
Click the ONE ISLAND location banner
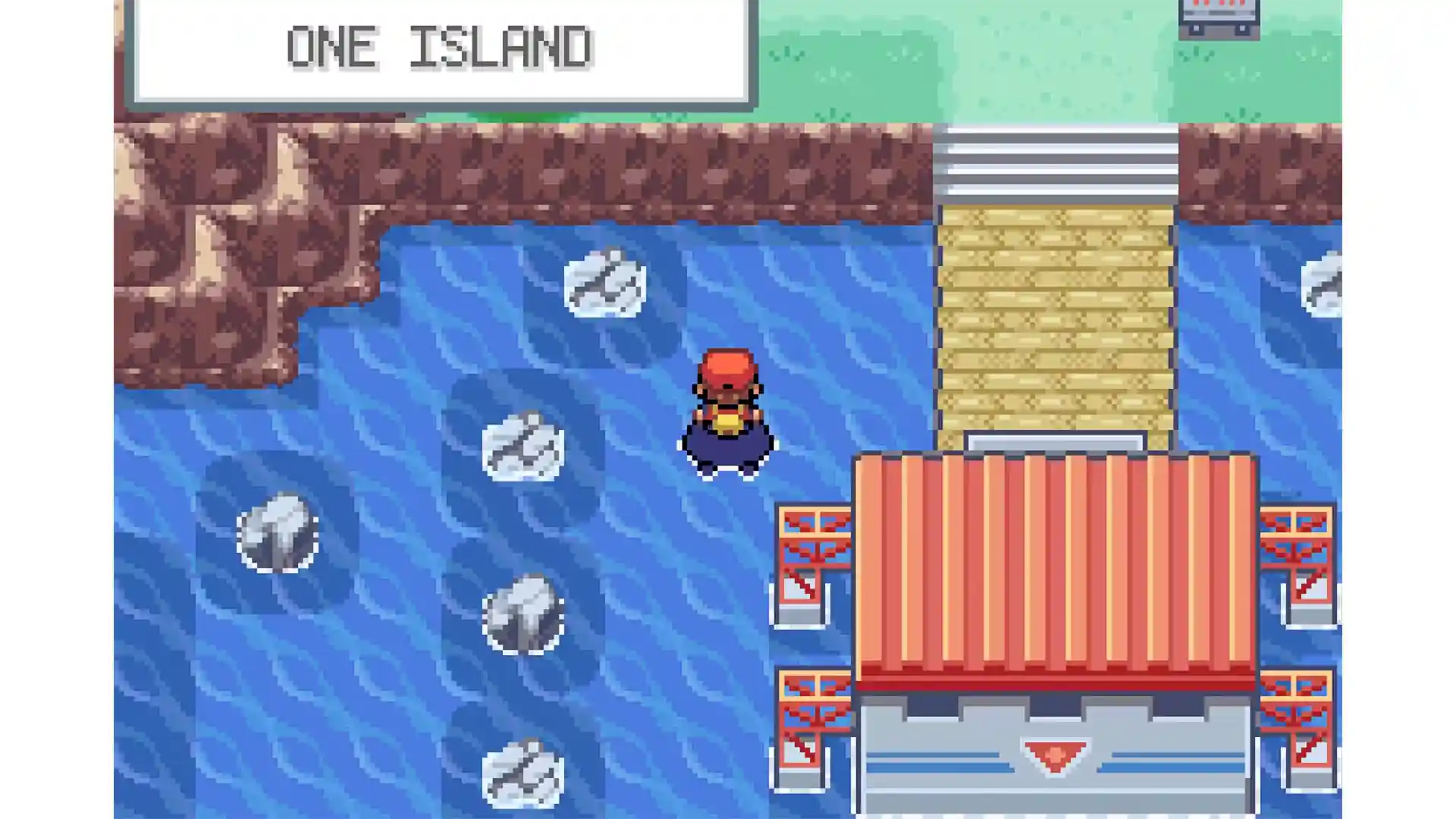pos(440,45)
